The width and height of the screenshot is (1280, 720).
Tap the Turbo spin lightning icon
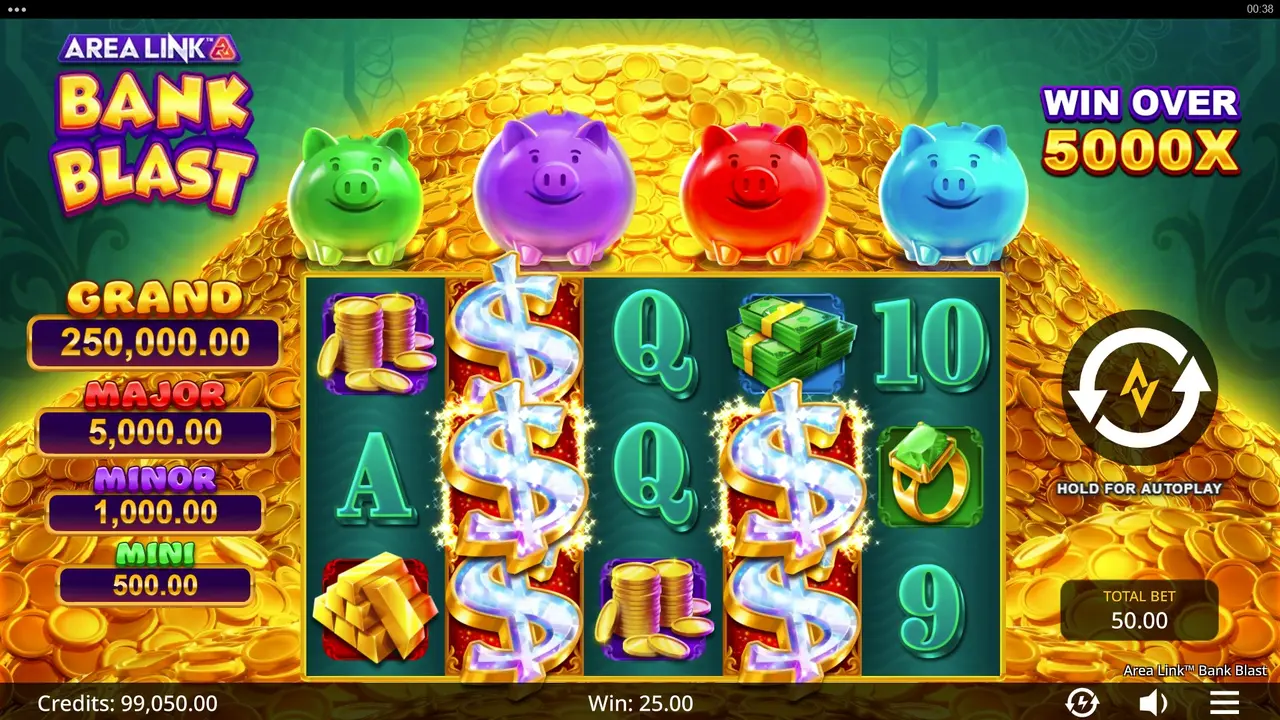pyautogui.click(x=1082, y=703)
